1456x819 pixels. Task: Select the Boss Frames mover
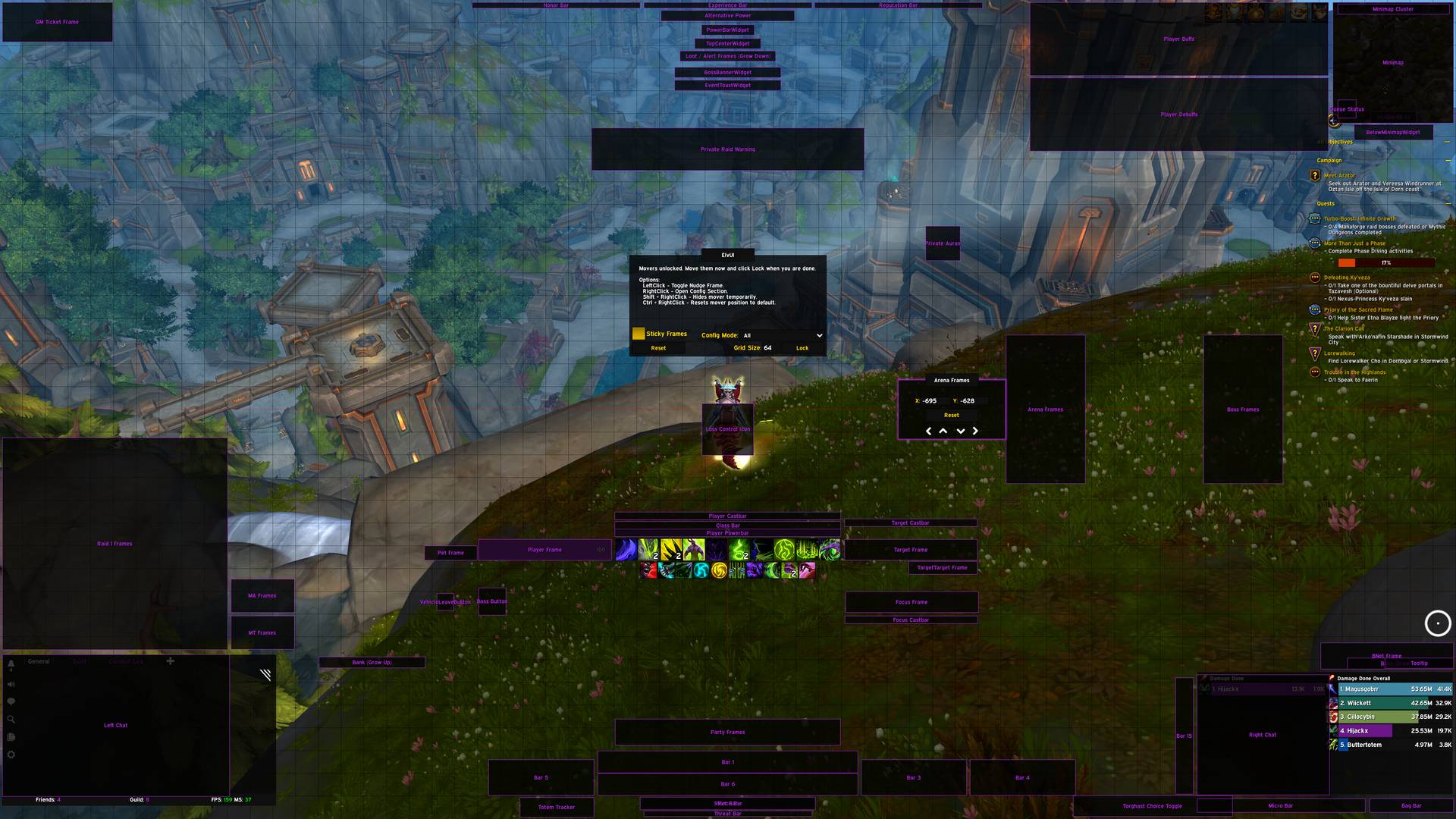tap(1242, 409)
